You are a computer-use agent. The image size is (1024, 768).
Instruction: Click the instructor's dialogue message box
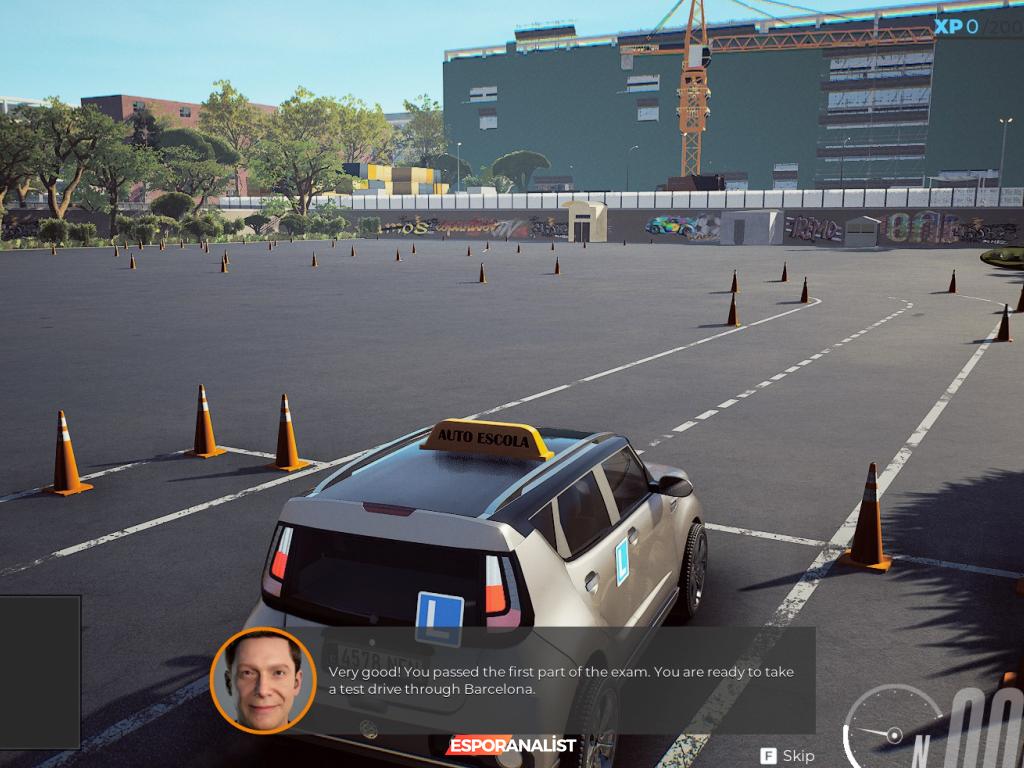click(561, 681)
